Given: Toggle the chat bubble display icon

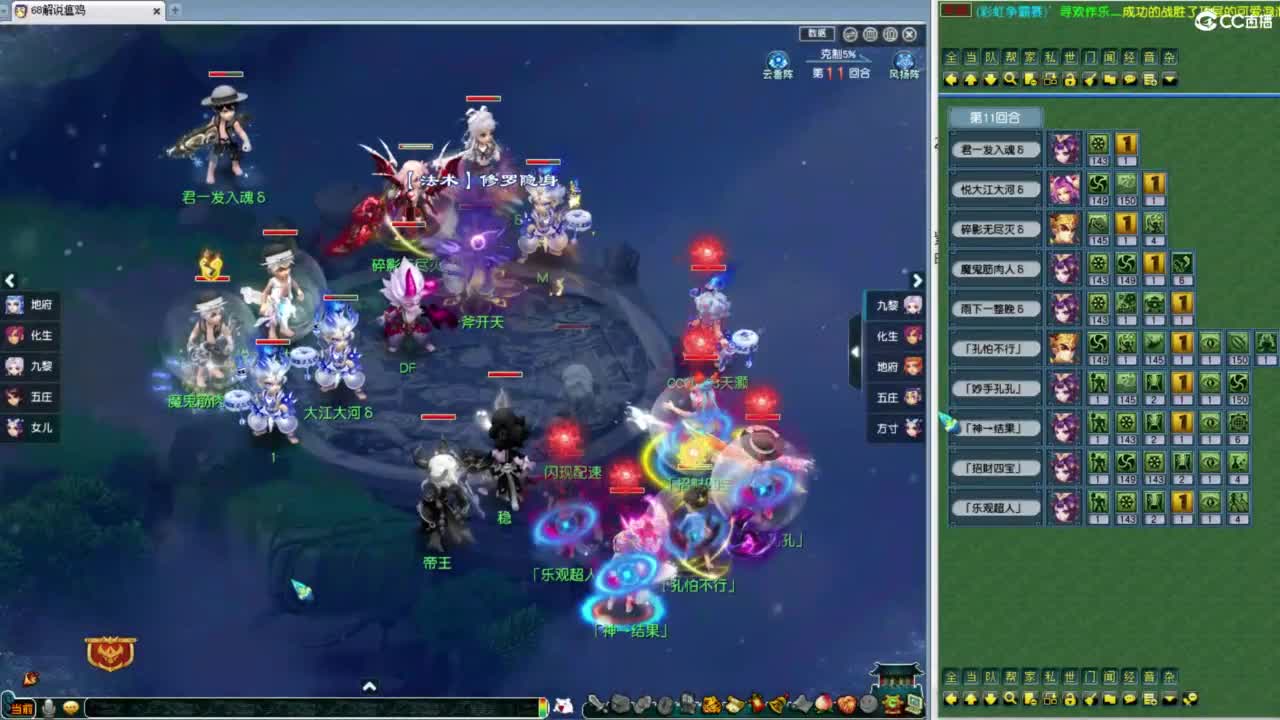Looking at the screenshot, I should (x=1129, y=80).
